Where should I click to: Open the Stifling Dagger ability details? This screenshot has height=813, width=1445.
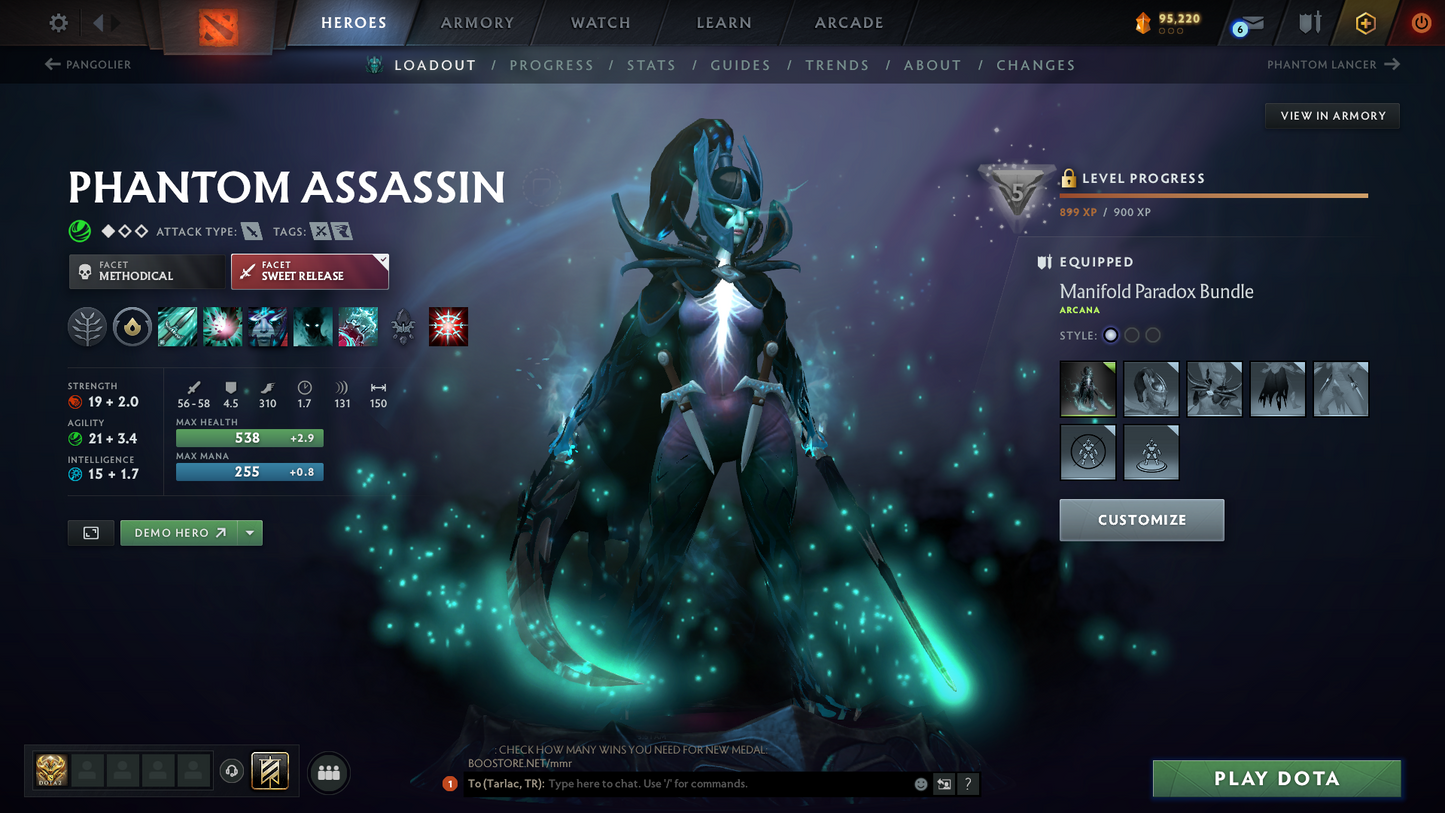(177, 326)
